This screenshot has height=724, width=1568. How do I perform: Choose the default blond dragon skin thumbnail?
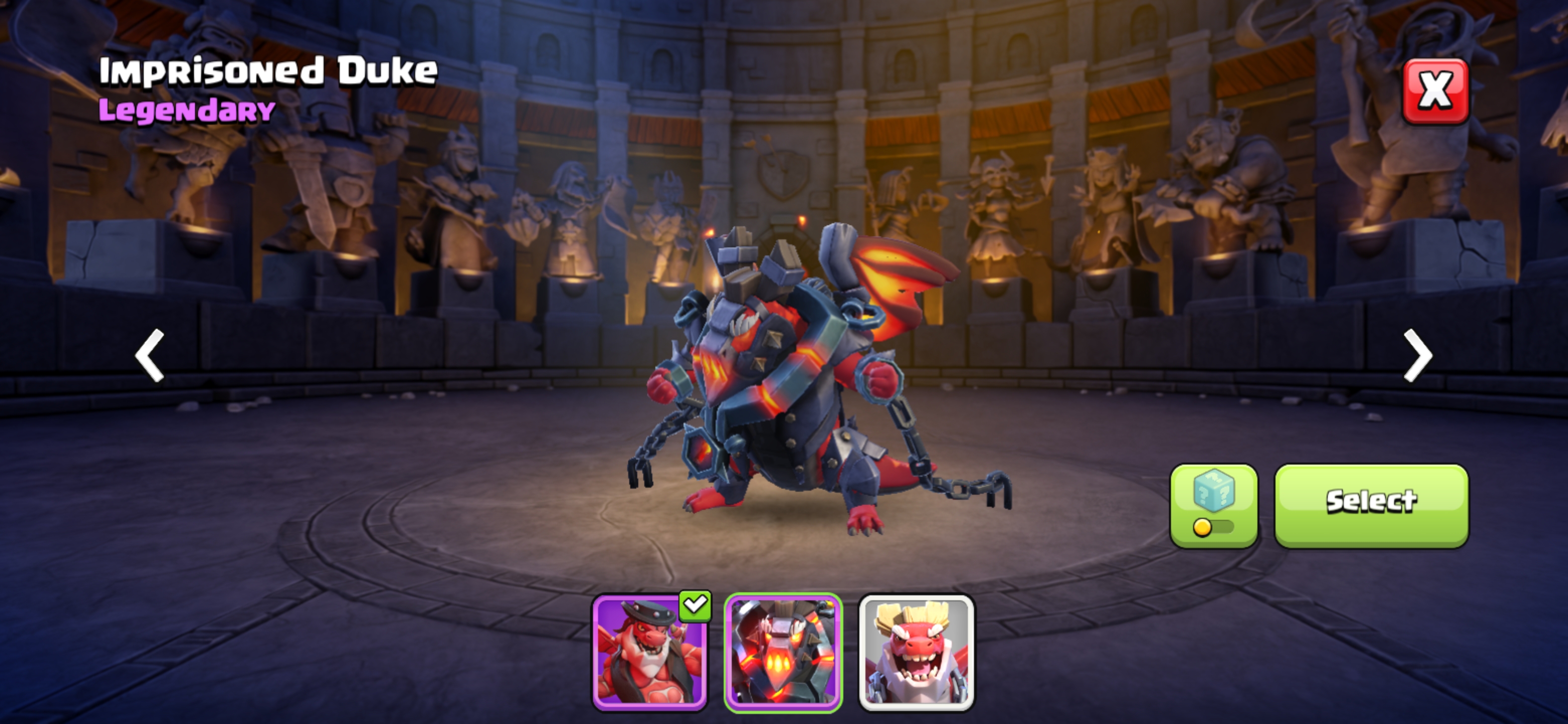click(x=916, y=652)
